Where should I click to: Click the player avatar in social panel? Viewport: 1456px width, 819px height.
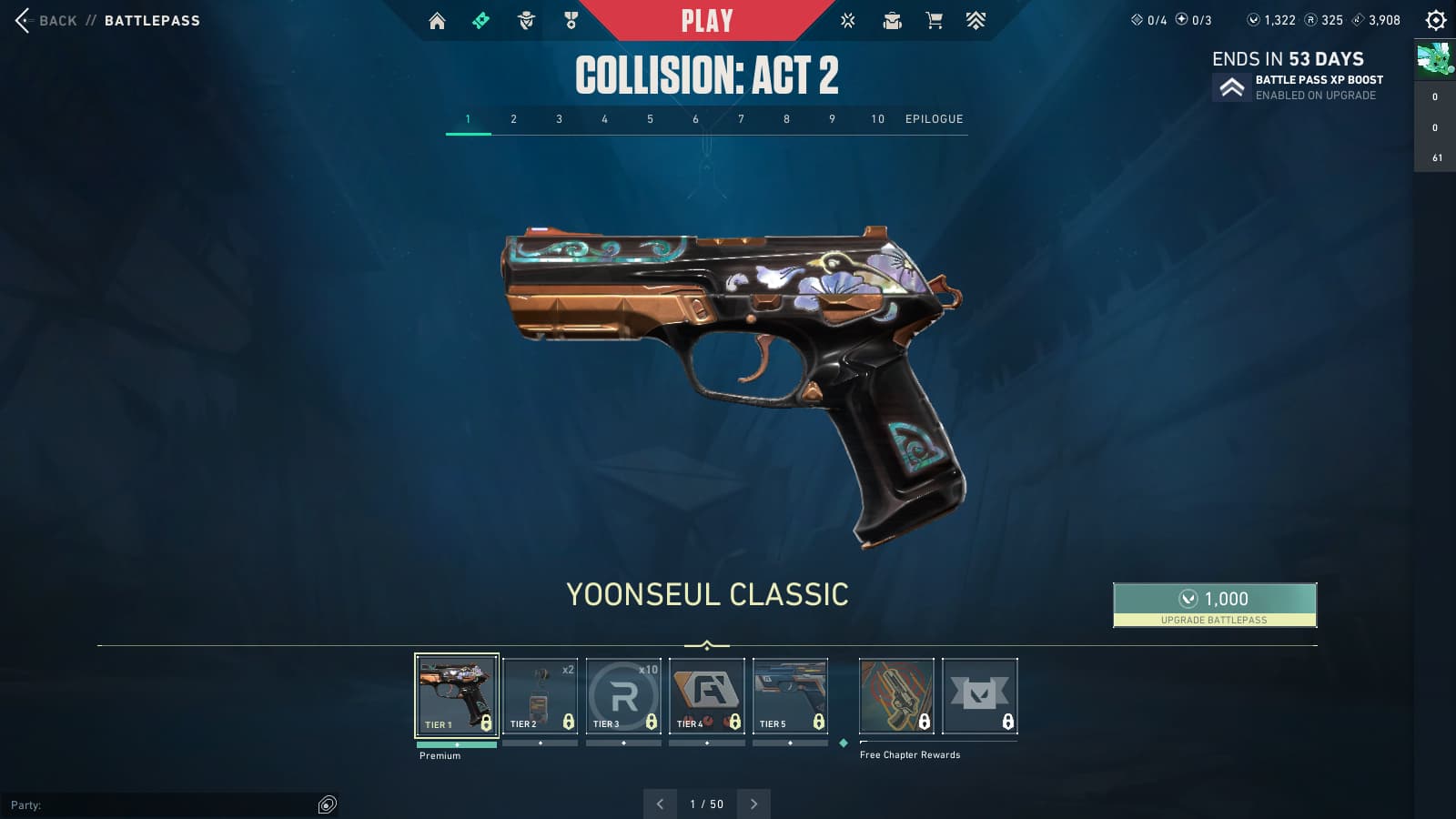1434,59
